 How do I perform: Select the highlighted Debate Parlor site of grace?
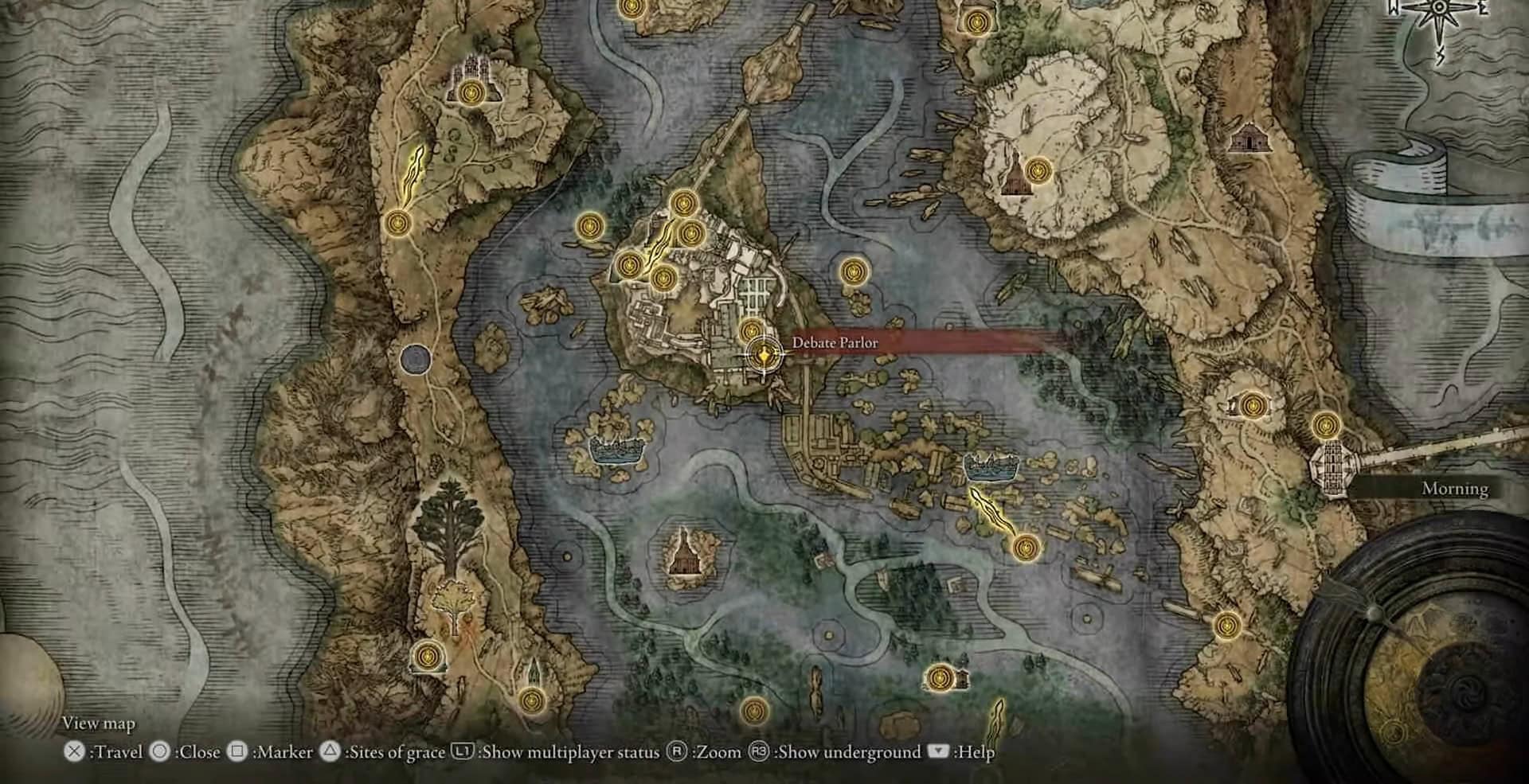(x=764, y=355)
